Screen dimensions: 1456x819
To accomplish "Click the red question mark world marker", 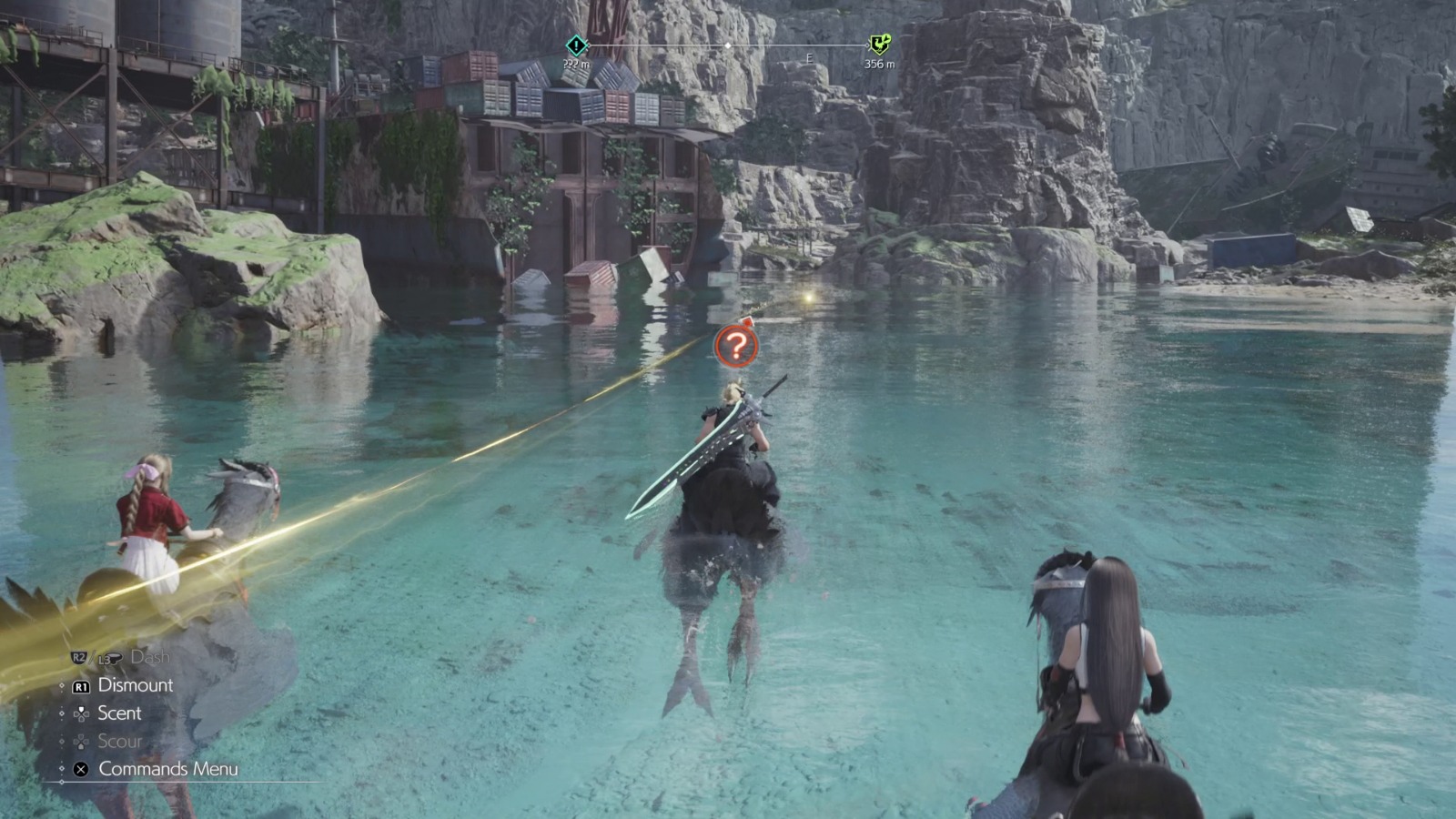I will pyautogui.click(x=737, y=346).
